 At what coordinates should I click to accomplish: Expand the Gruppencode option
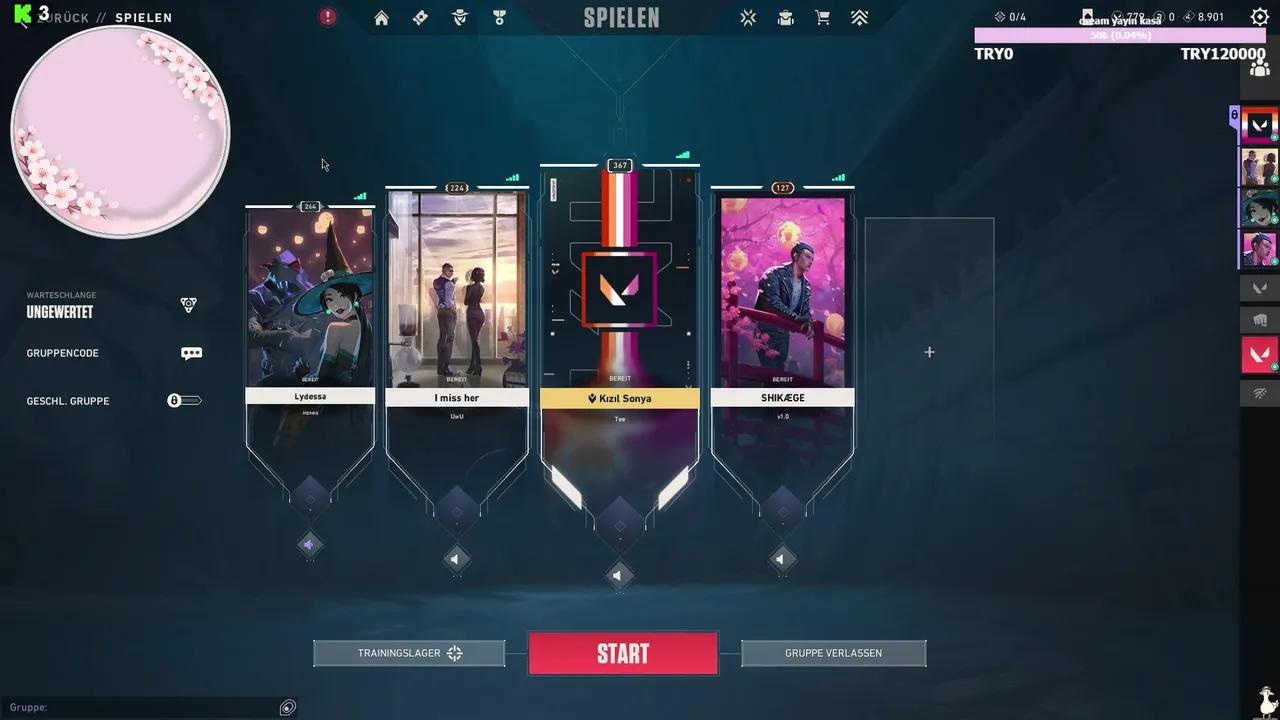click(191, 353)
